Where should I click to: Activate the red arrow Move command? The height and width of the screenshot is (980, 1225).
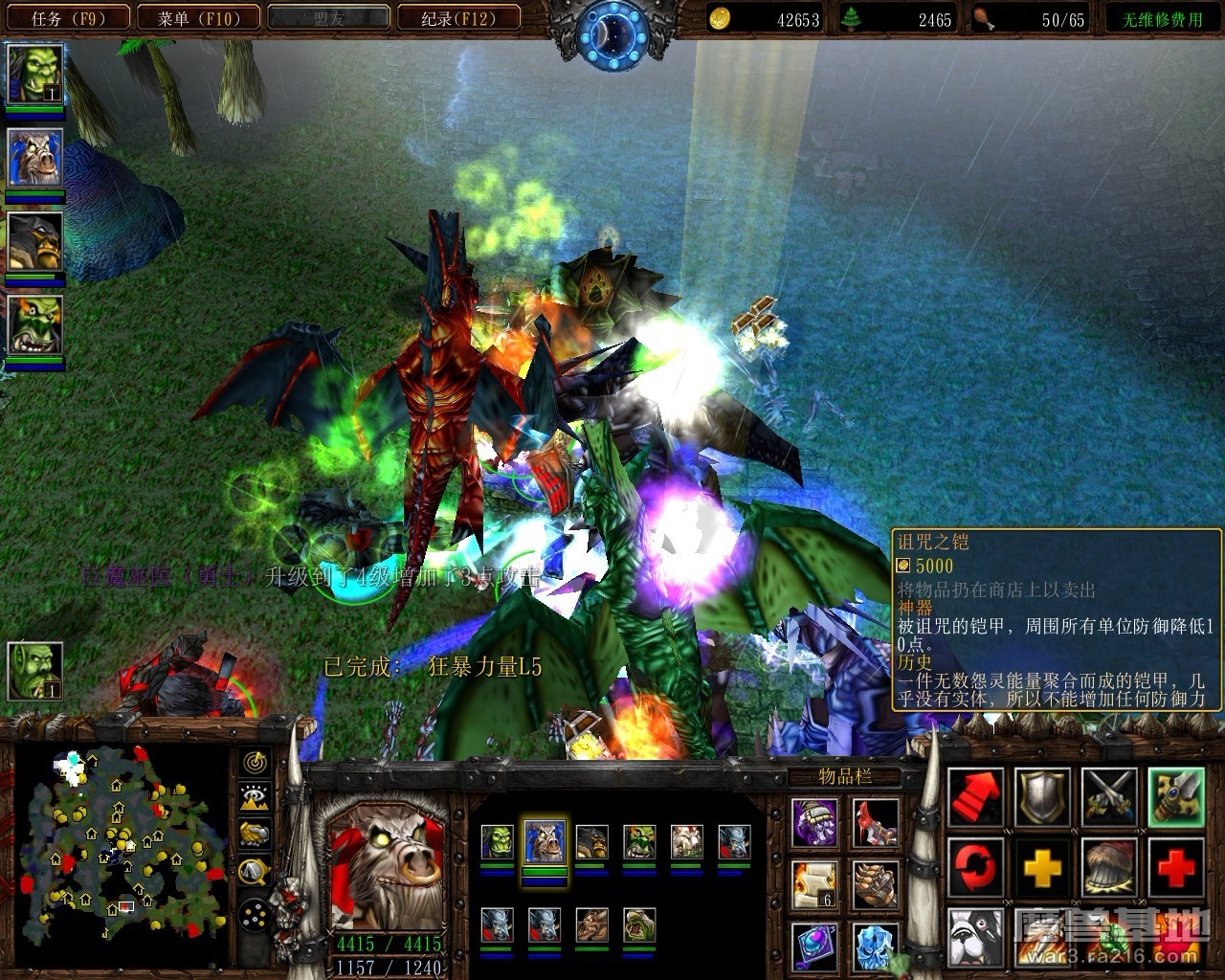coord(975,797)
